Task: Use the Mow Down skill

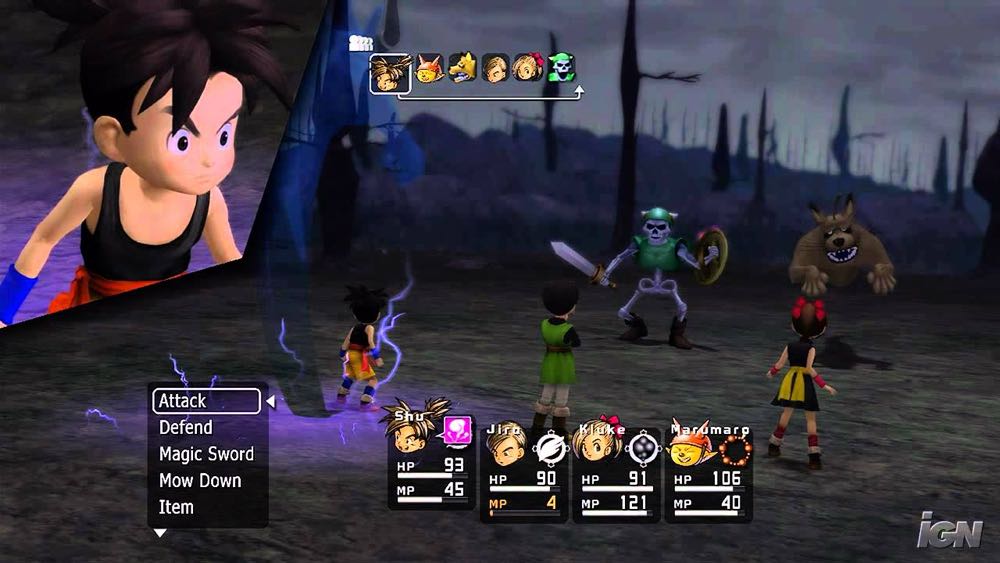Action: point(199,481)
